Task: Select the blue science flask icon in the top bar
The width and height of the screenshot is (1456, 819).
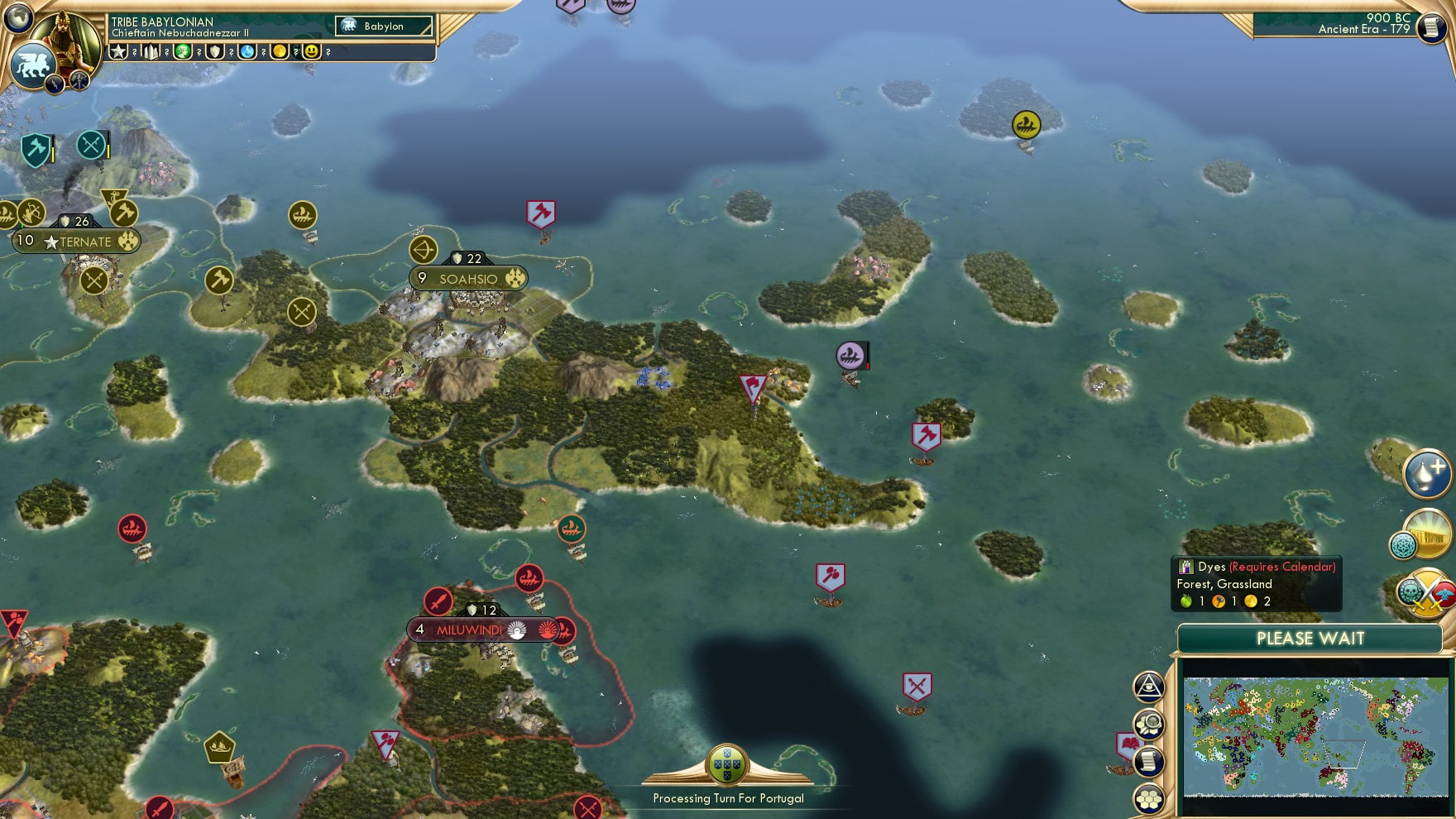Action: point(248,53)
